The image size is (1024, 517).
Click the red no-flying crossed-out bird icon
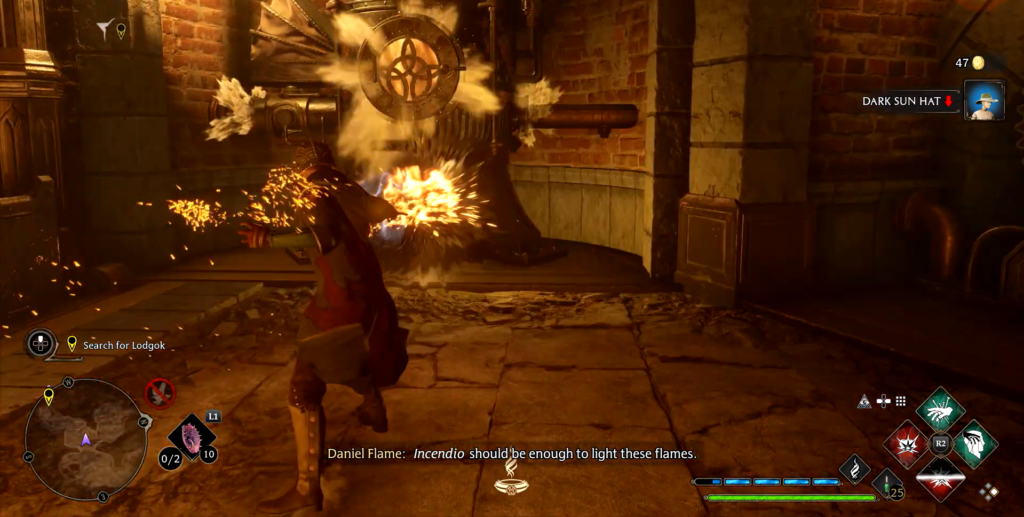159,392
